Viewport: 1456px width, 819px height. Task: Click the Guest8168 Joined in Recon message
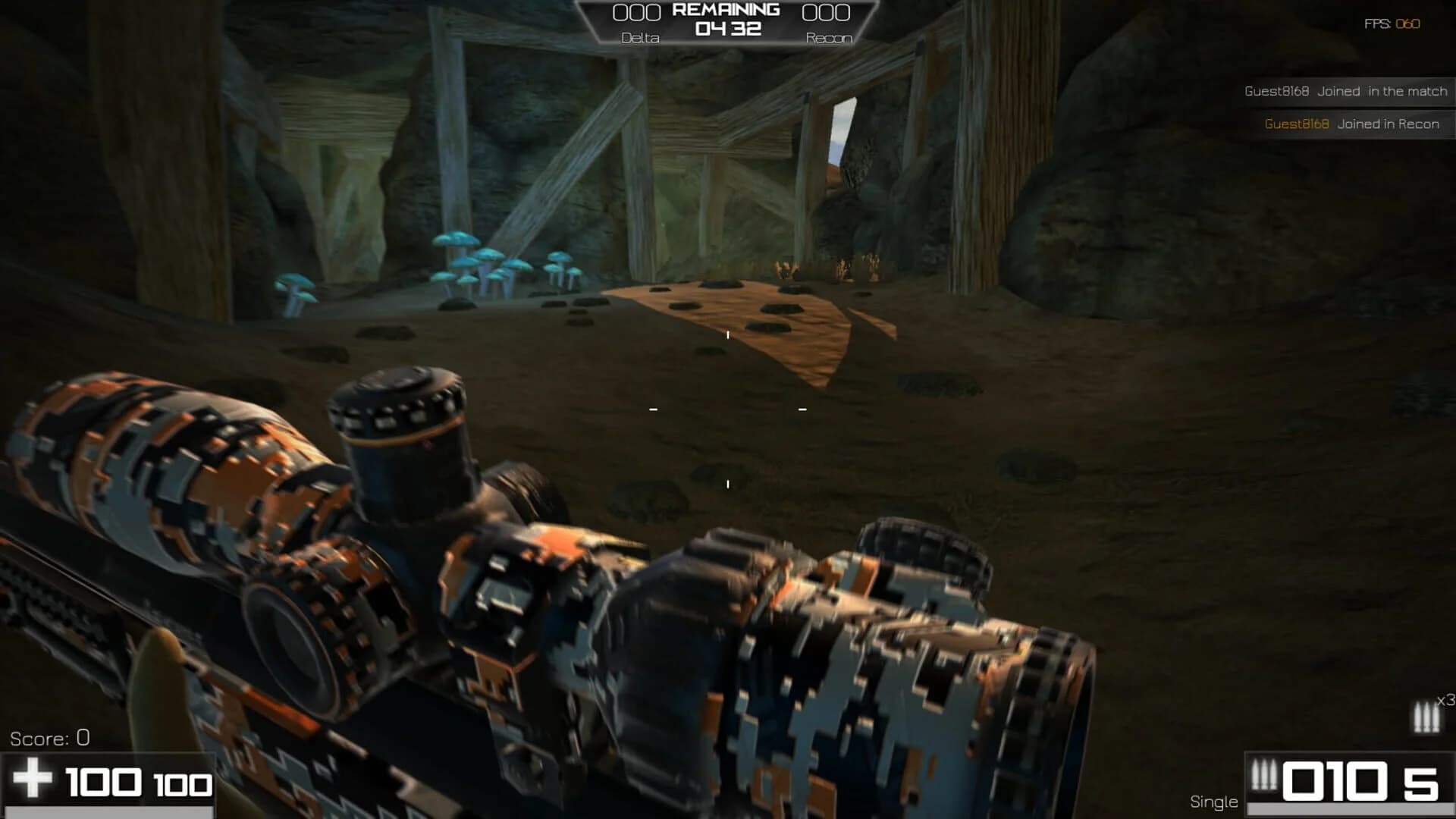tap(1351, 122)
